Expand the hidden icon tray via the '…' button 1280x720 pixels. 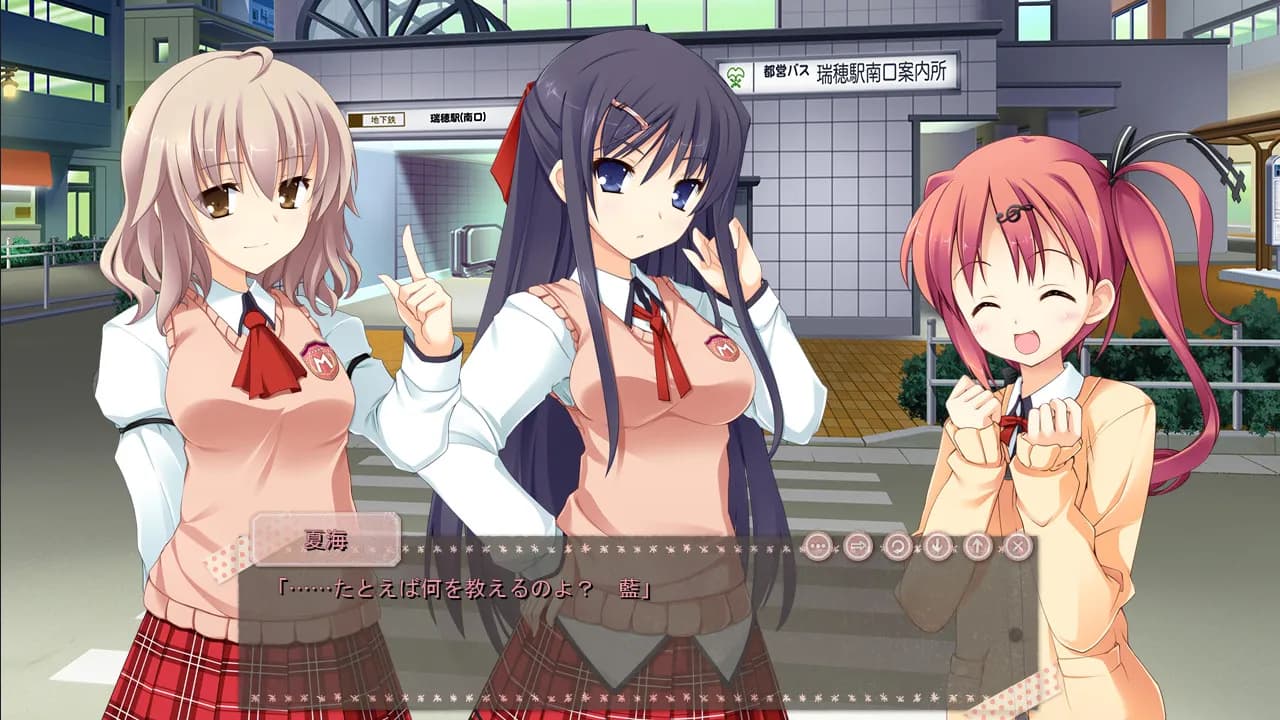click(x=817, y=545)
